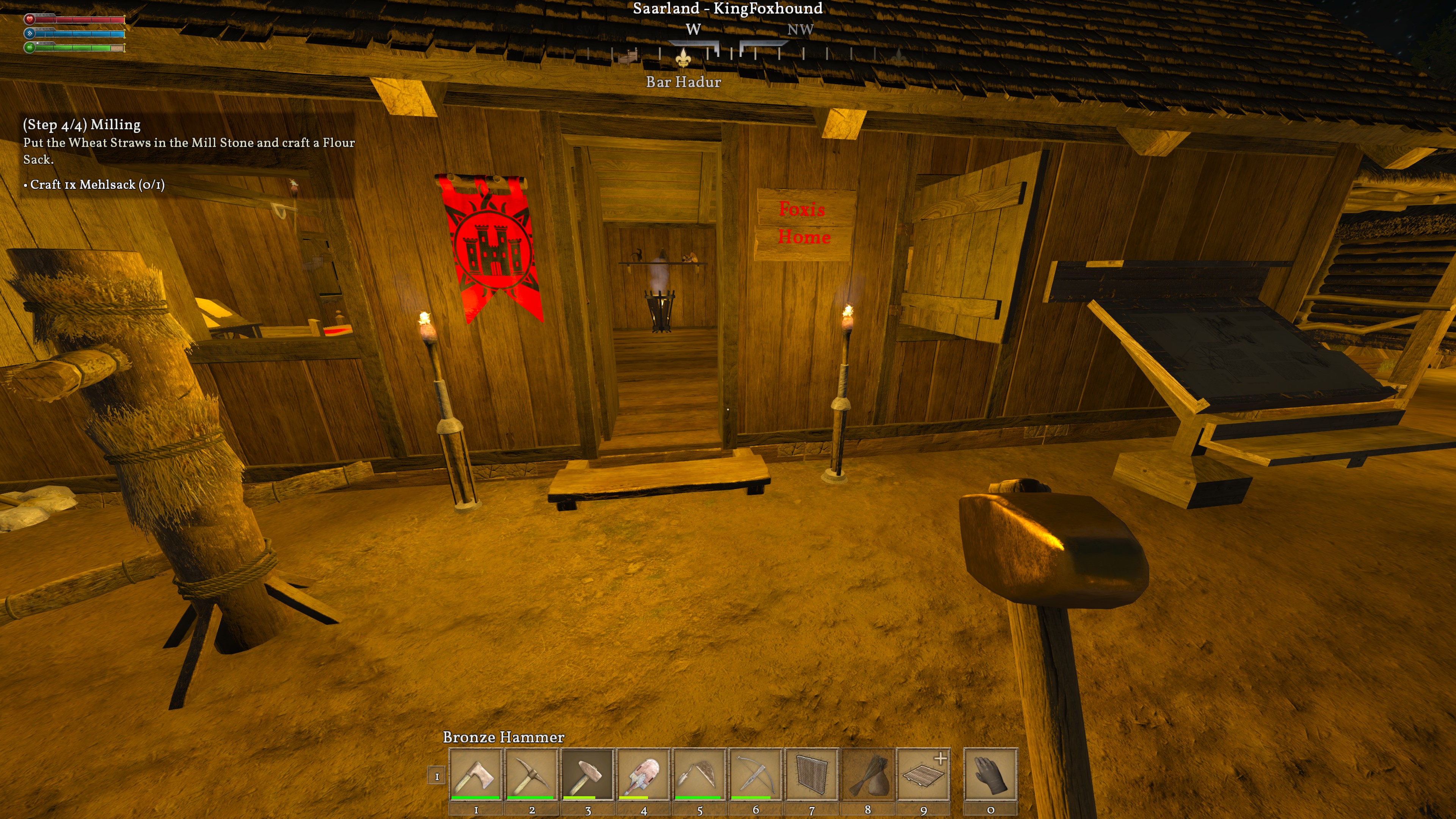Image resolution: width=1456 pixels, height=819 pixels.
Task: Equip the pickaxe from the hotbar
Action: (531, 774)
